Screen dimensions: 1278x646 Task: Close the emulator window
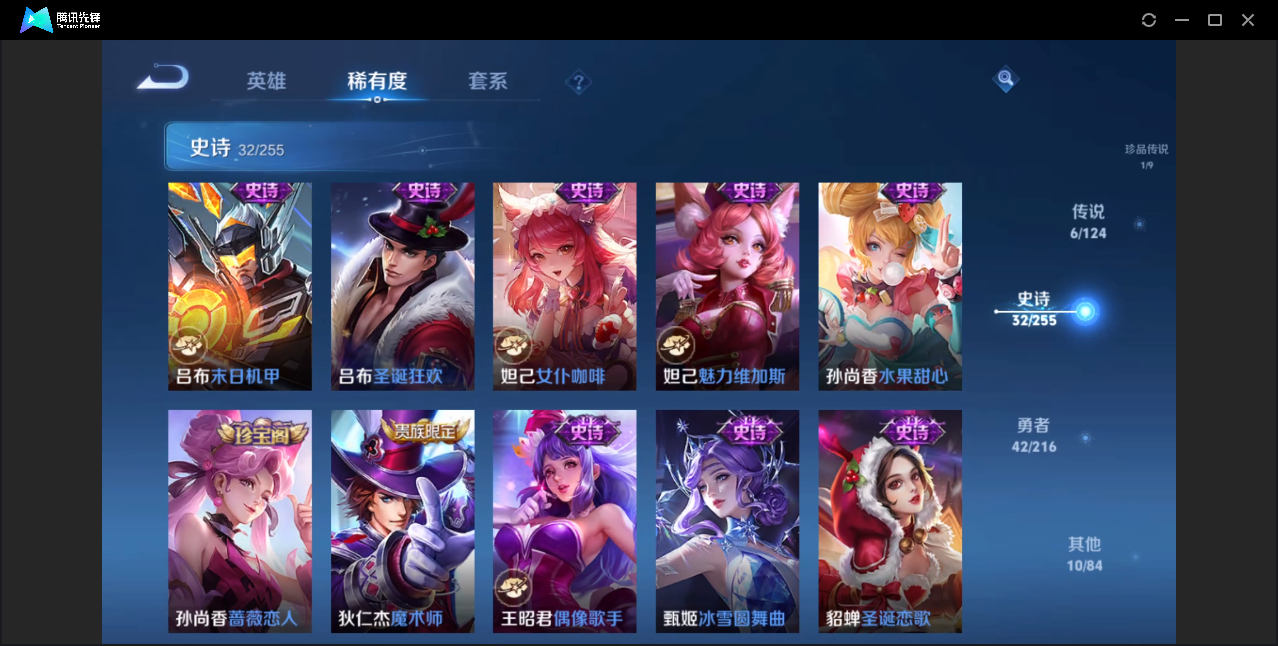(1248, 20)
